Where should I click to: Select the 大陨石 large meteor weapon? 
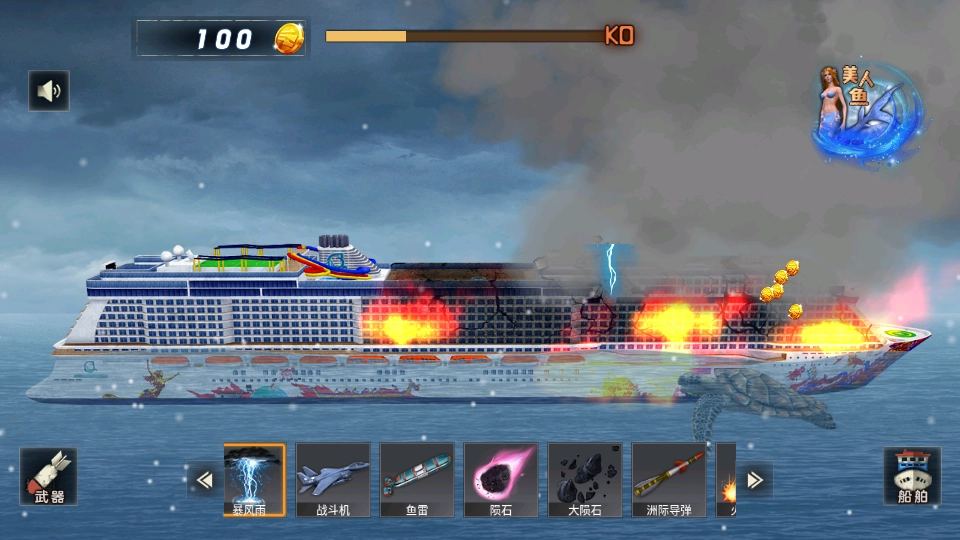coord(585,480)
